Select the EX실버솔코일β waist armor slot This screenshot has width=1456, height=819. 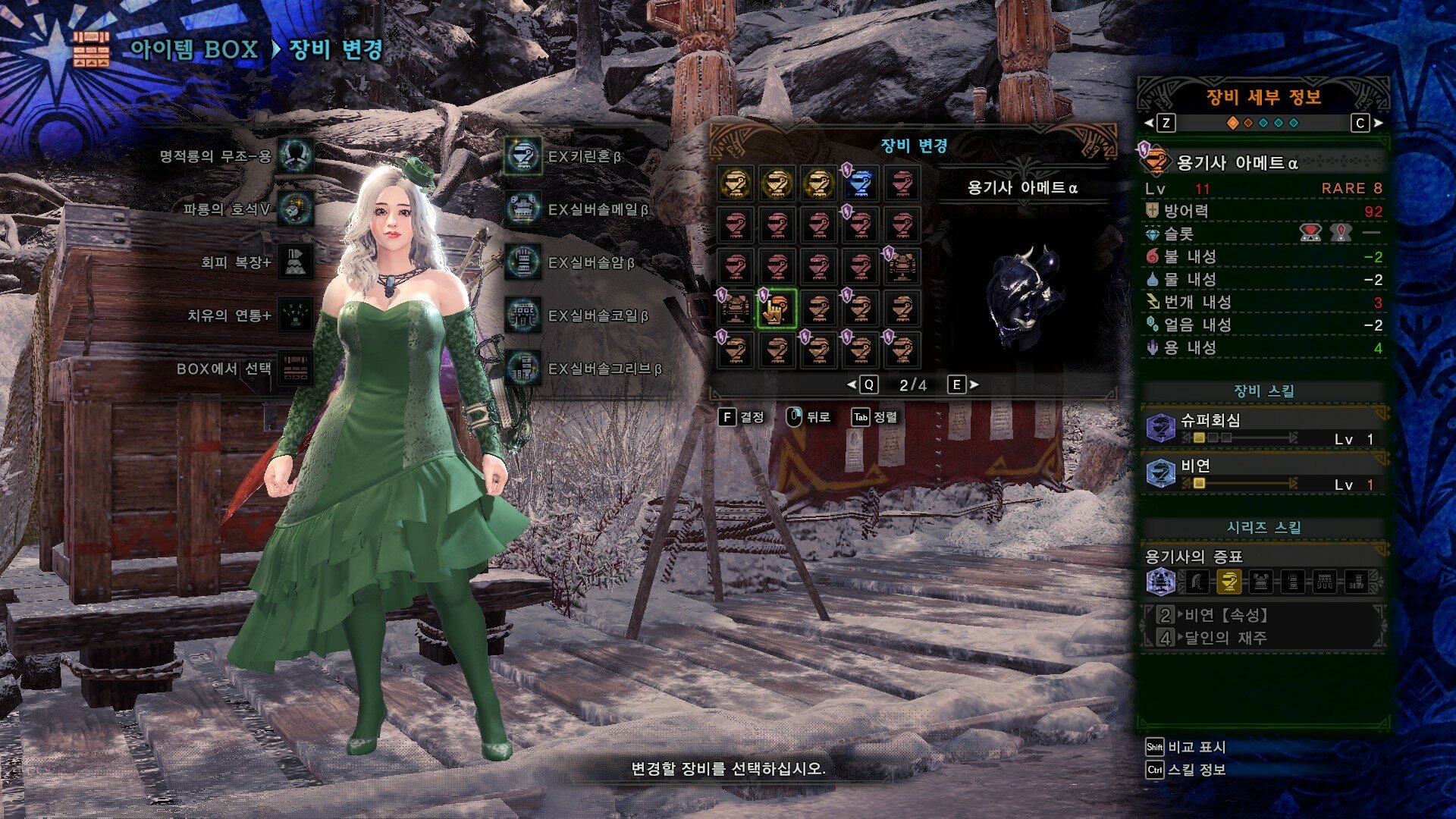coord(523,315)
